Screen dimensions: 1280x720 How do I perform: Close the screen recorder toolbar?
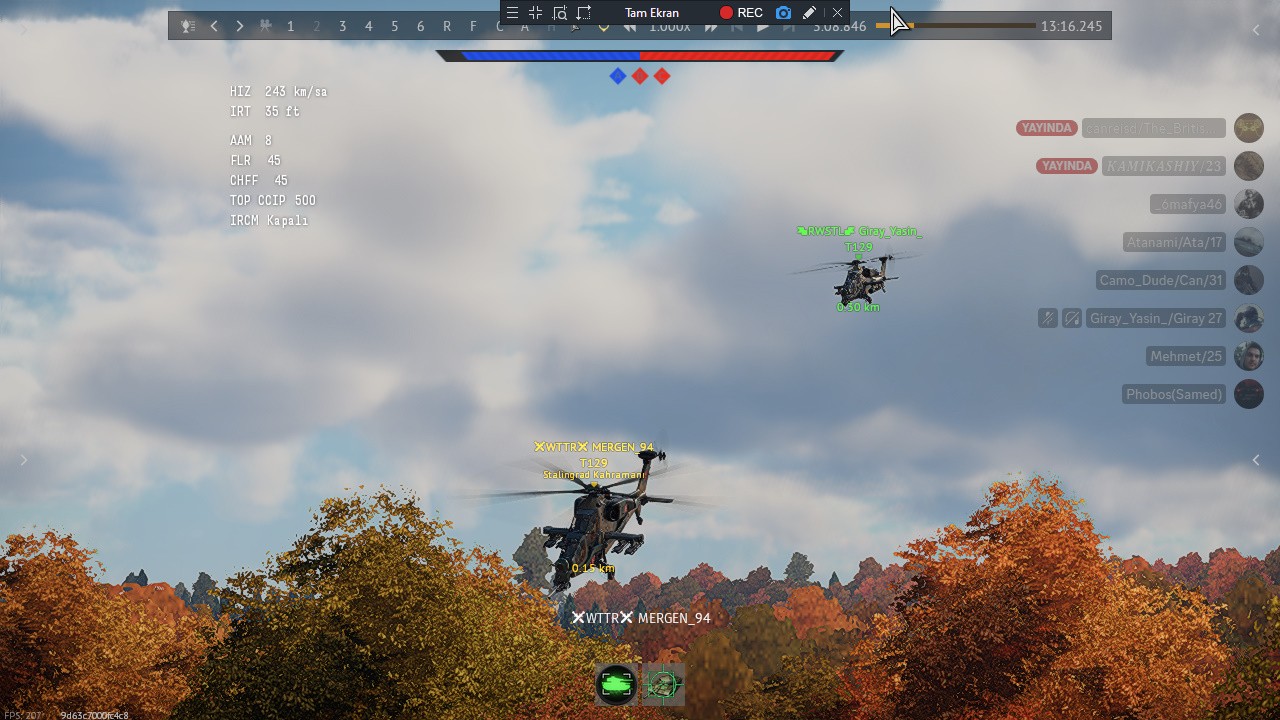(x=837, y=13)
